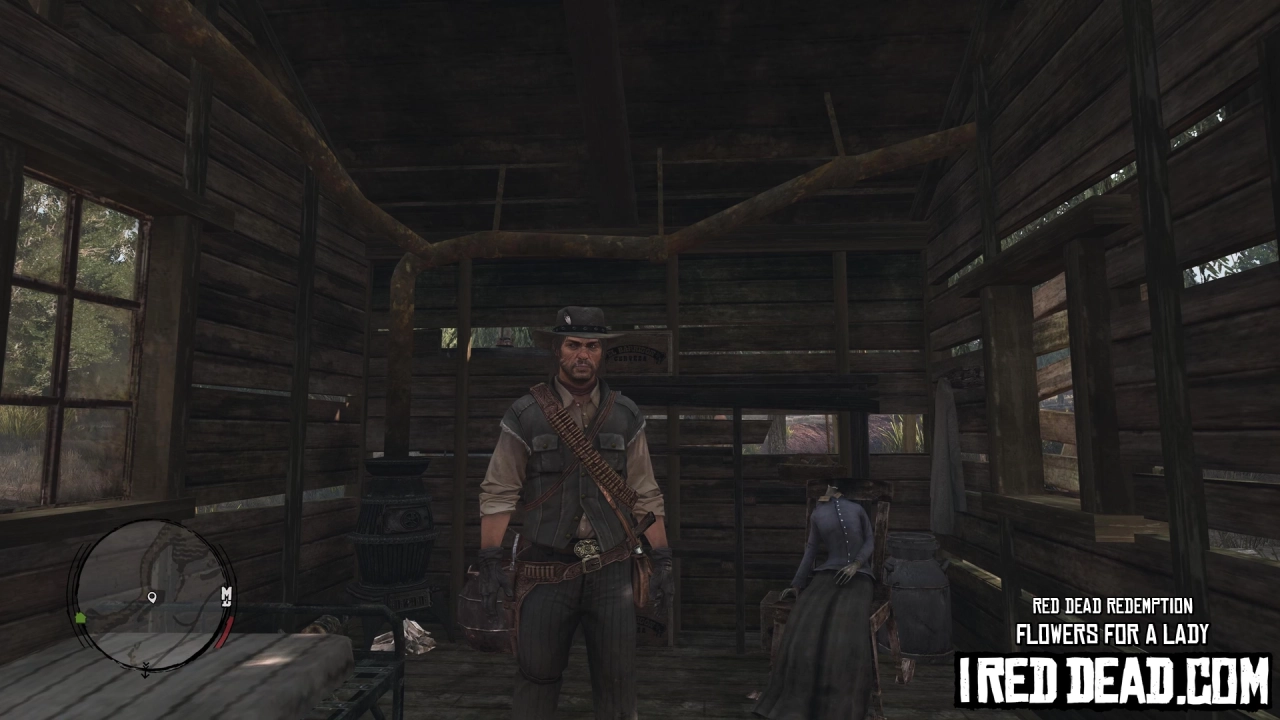Expand the minimap in the lower left corner
This screenshot has width=1280, height=720.
click(x=148, y=600)
